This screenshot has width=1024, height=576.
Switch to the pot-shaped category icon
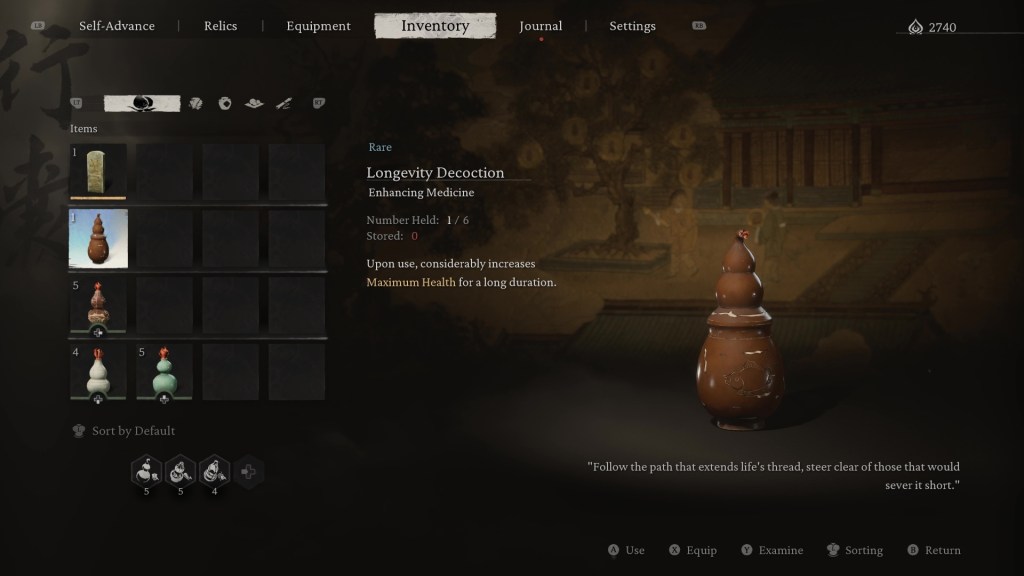coord(225,103)
